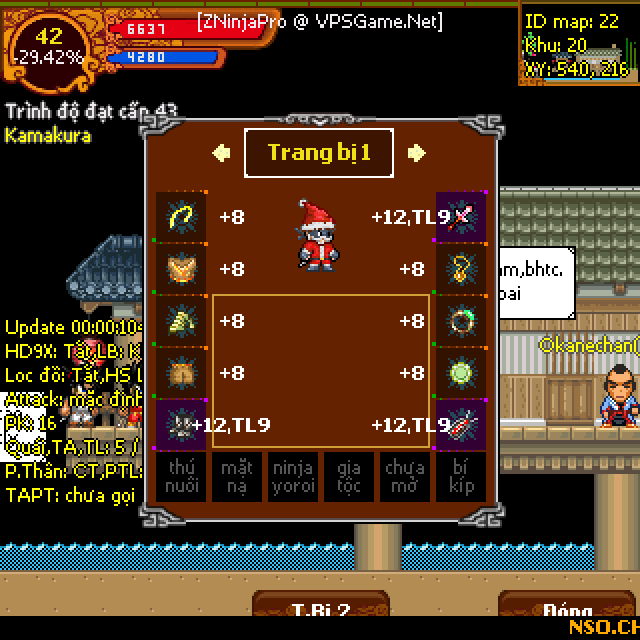
Task: Select the orange armor vest slot
Action: pyautogui.click(x=181, y=269)
